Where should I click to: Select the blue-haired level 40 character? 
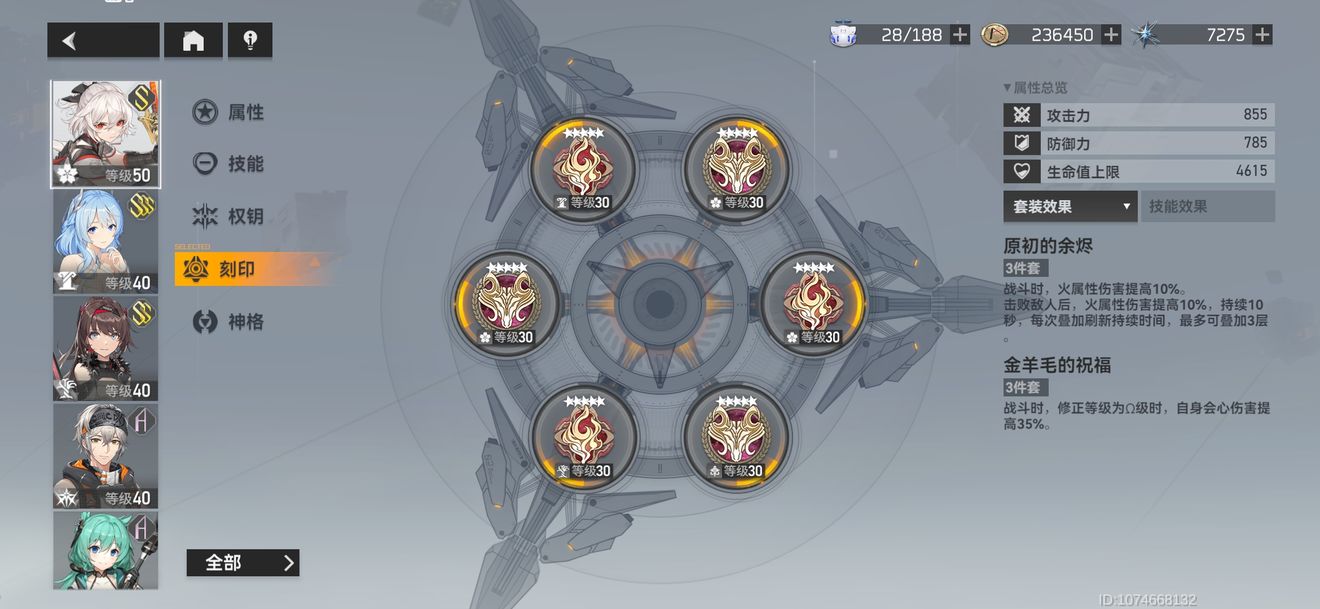[x=105, y=242]
